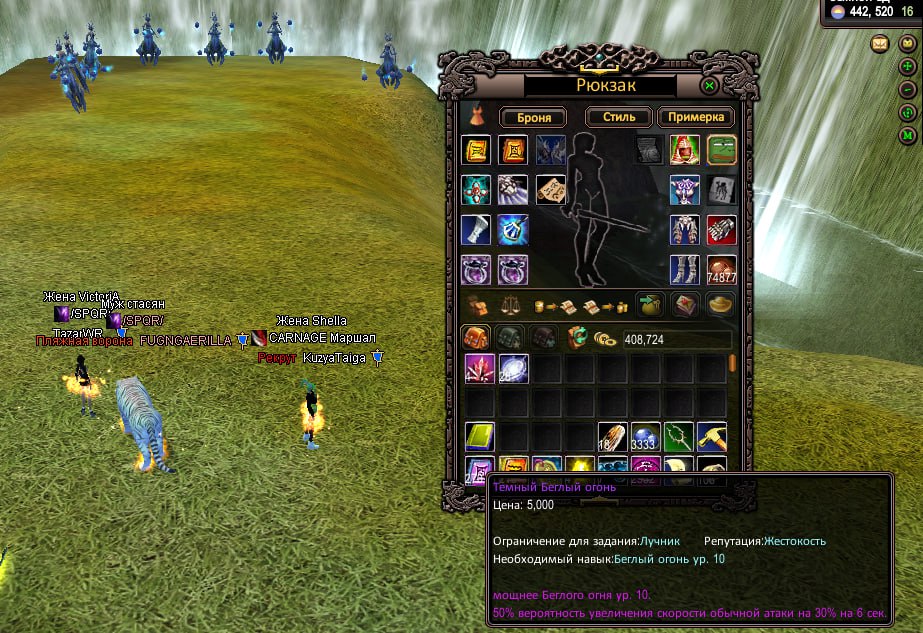Click the sort backpack green arrows icon
This screenshot has width=923, height=633.
point(576,338)
